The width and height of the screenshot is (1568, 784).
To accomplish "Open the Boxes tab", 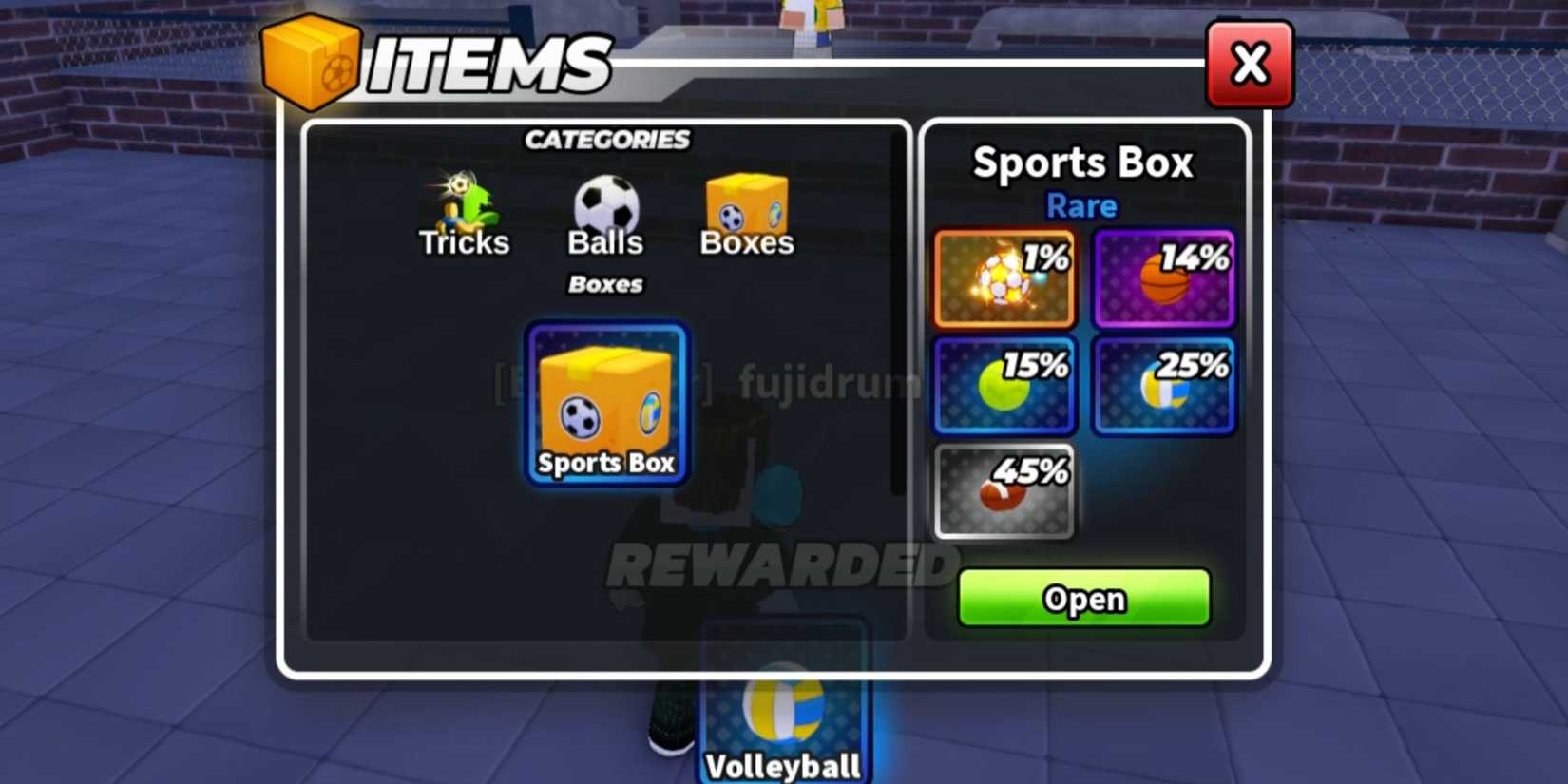I will [x=747, y=219].
